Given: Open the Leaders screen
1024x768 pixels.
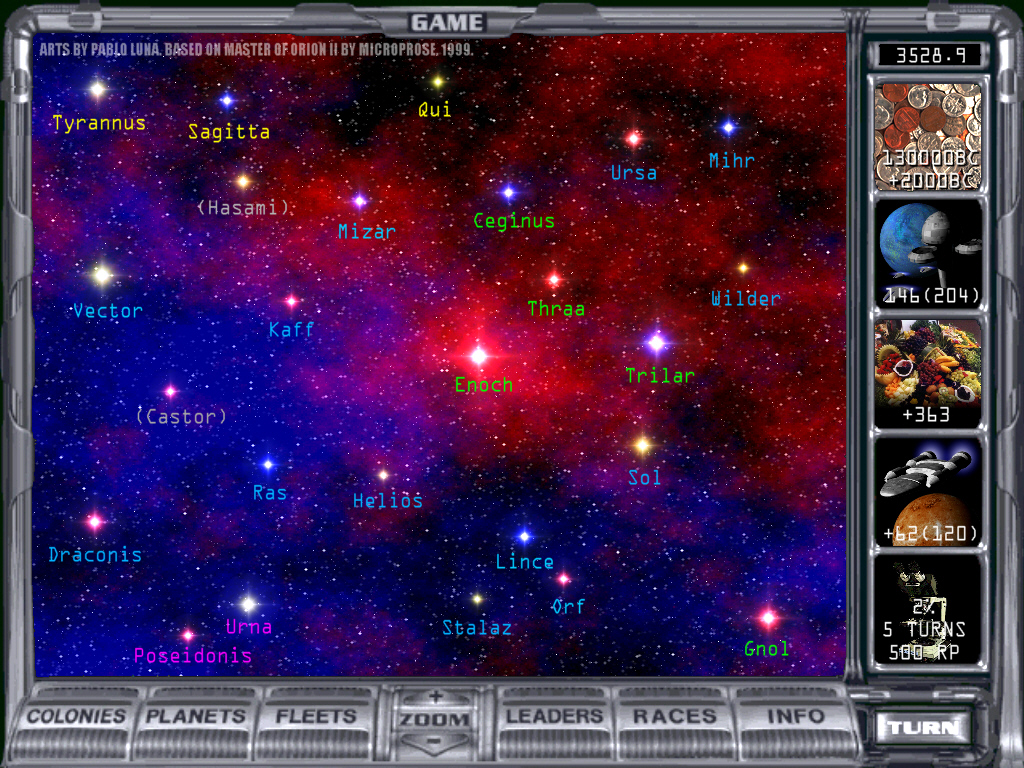Looking at the screenshot, I should coord(555,716).
